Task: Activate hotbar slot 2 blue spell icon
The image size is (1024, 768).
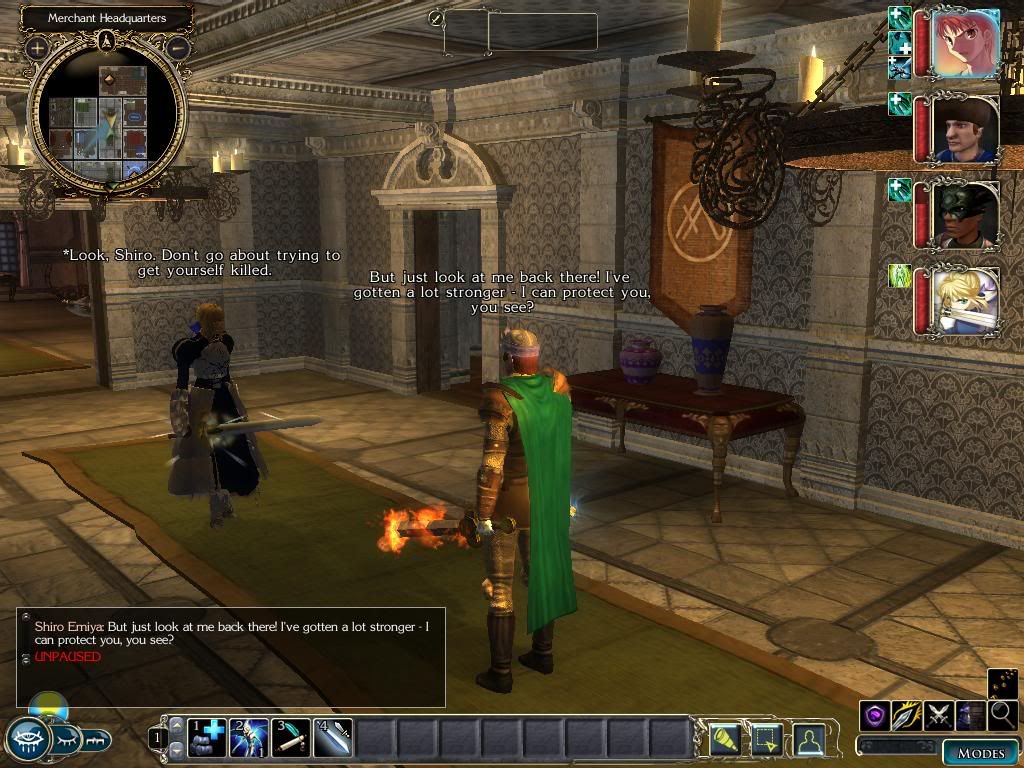Action: [x=249, y=738]
